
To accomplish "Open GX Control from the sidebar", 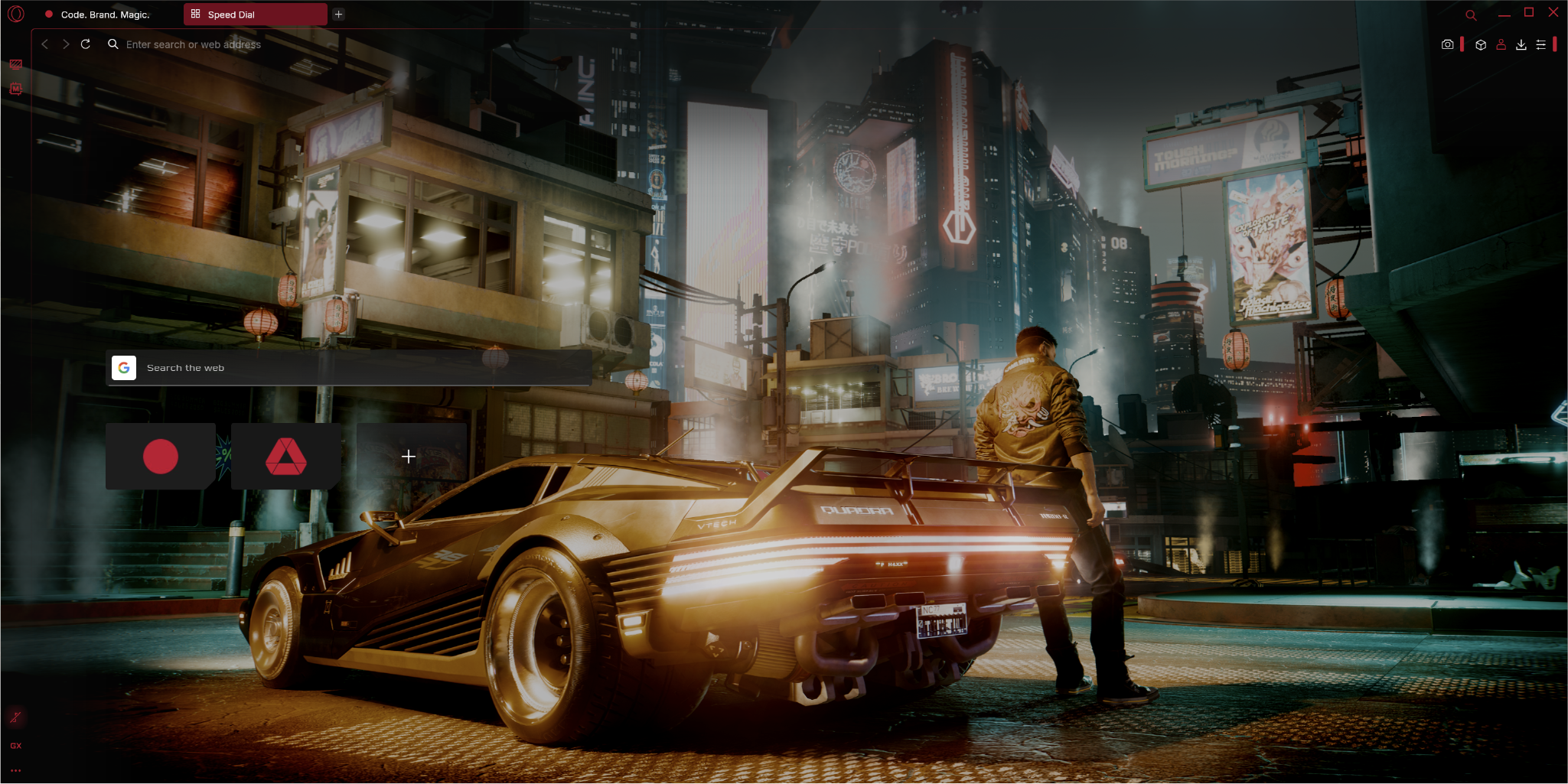I will point(15,746).
